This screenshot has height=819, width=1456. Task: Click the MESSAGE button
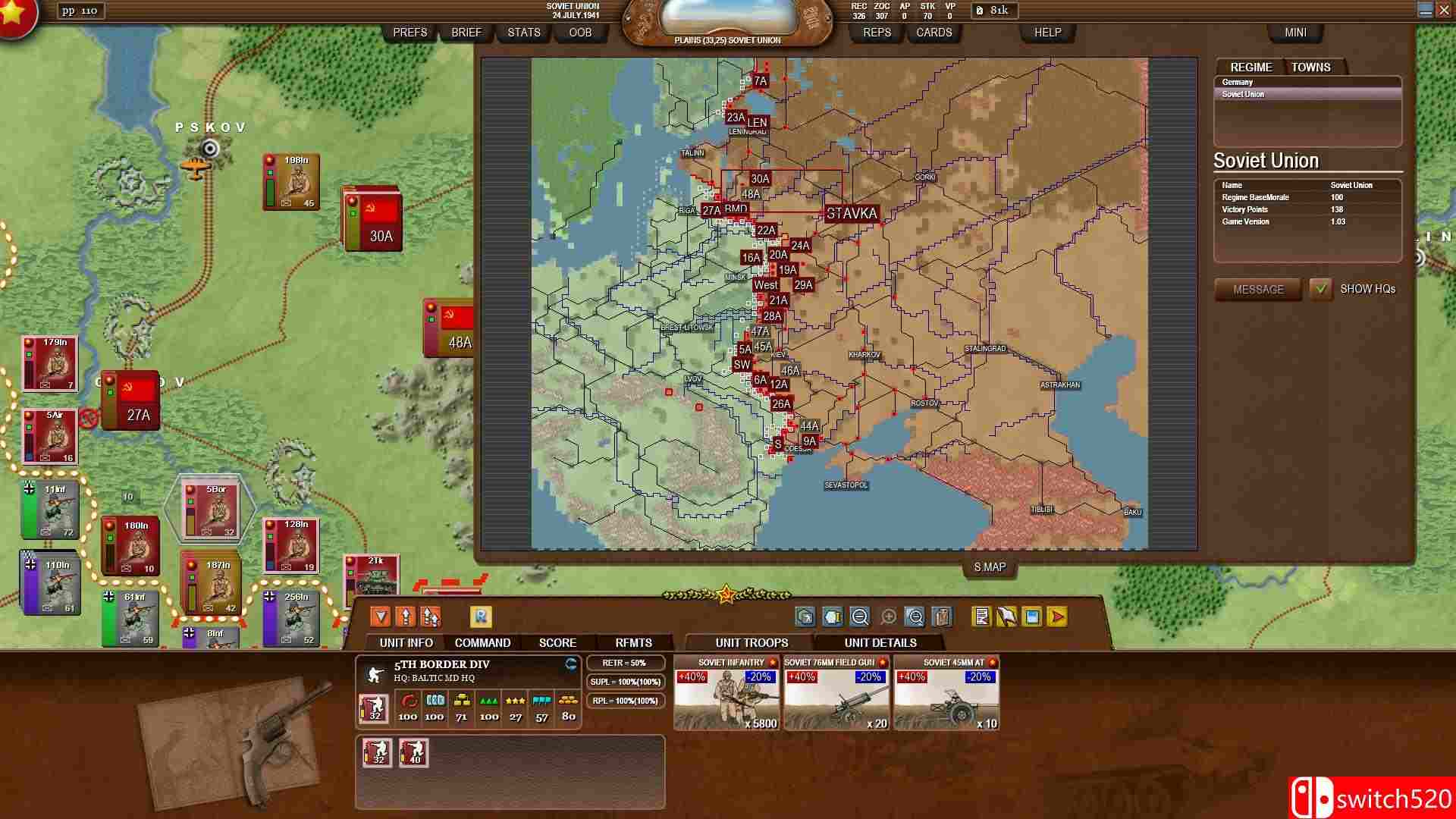1257,289
